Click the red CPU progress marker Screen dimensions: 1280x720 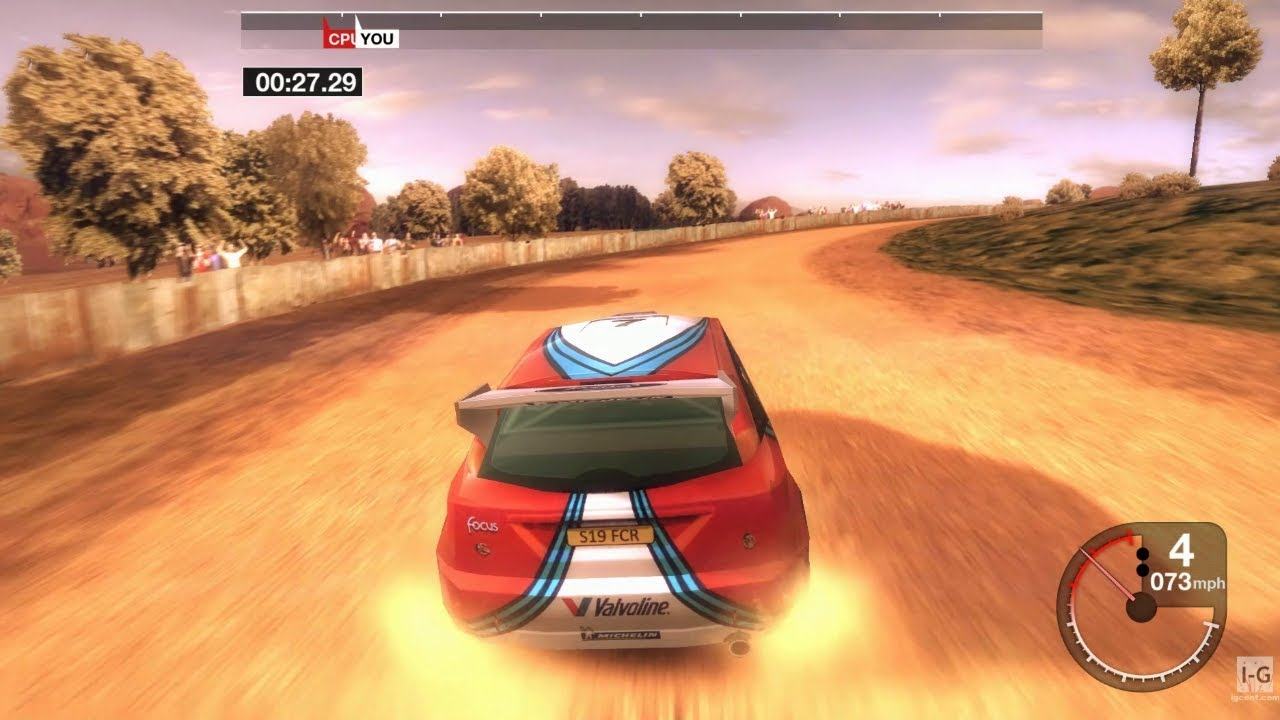click(x=339, y=38)
